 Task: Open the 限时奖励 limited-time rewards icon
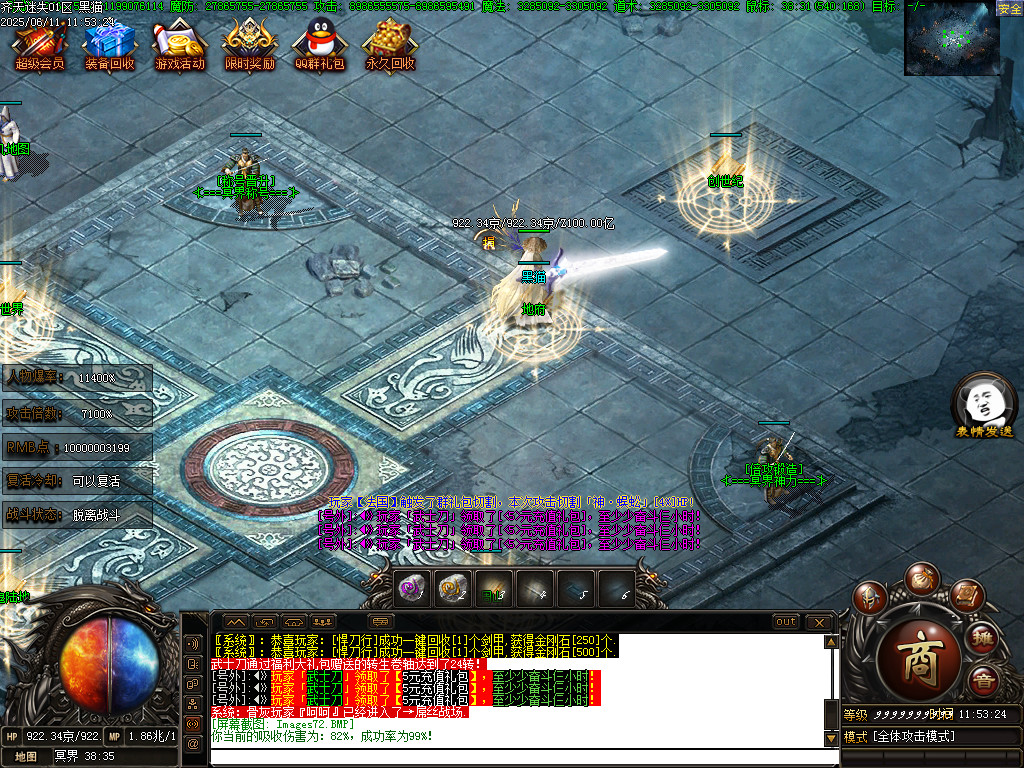[249, 46]
